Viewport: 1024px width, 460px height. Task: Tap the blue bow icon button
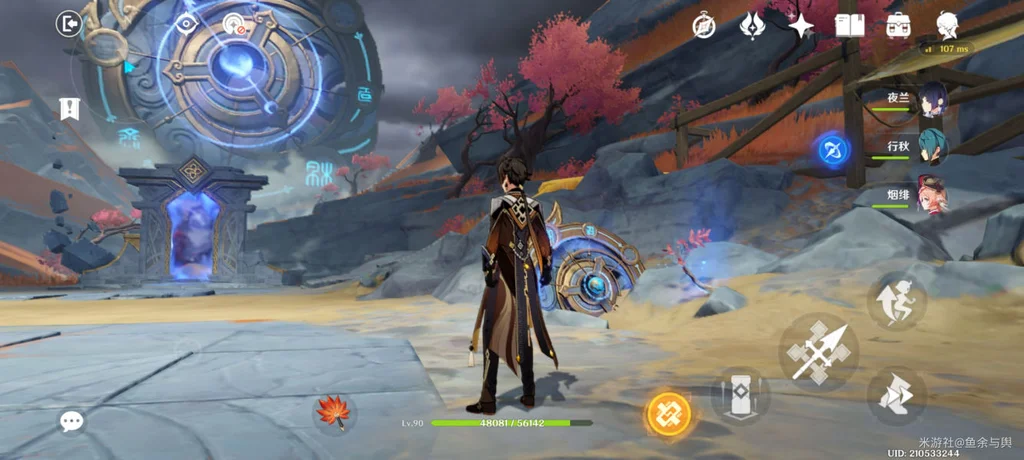832,151
